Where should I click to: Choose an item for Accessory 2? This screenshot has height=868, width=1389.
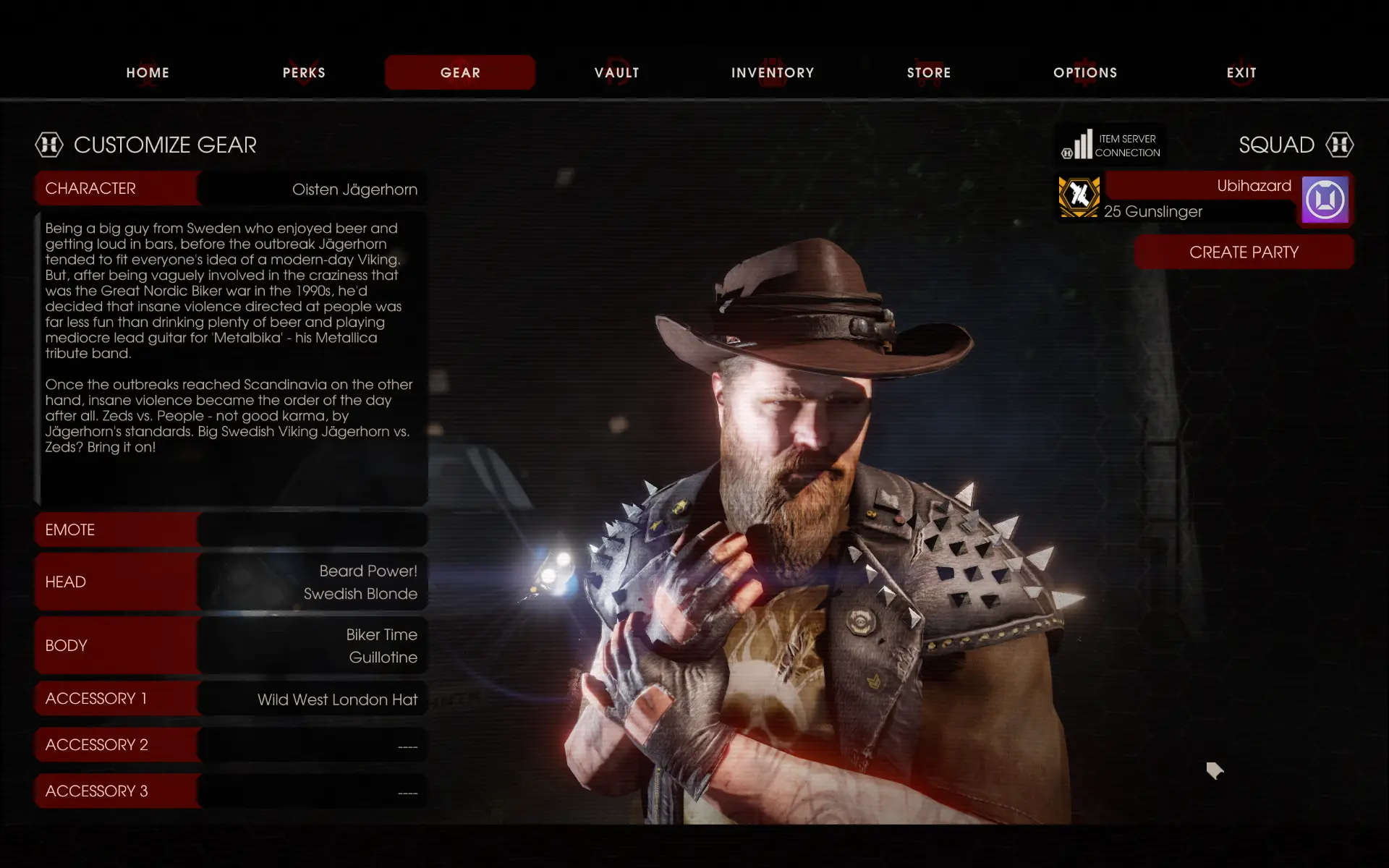tap(231, 745)
